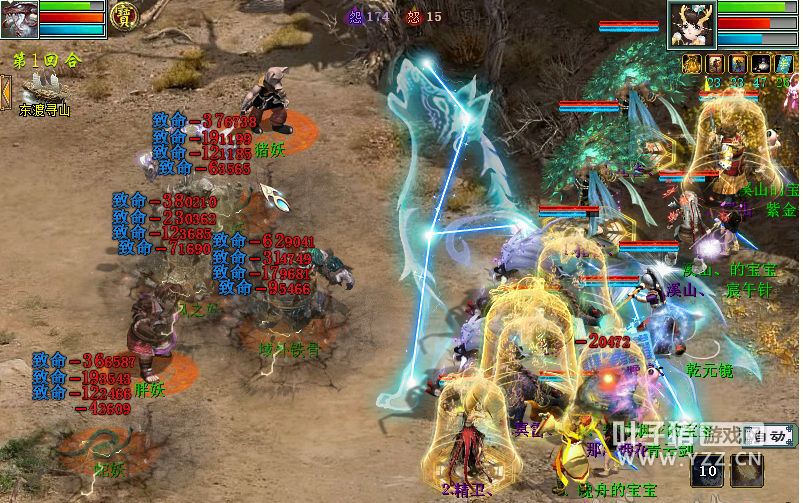Click the brown leaf skill slot
803x503 pixels.
pos(745,468)
